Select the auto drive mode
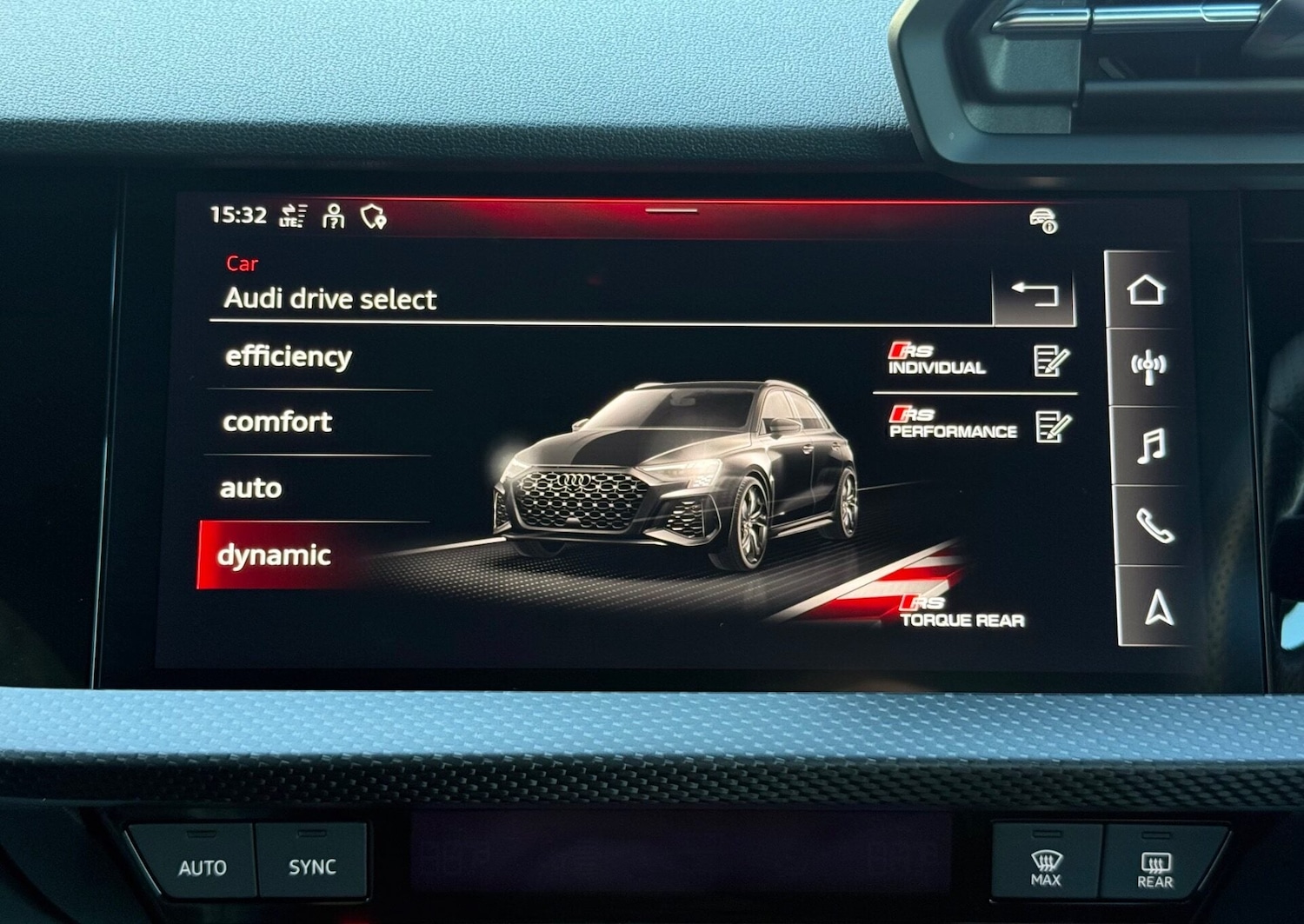This screenshot has height=924, width=1304. 251,488
